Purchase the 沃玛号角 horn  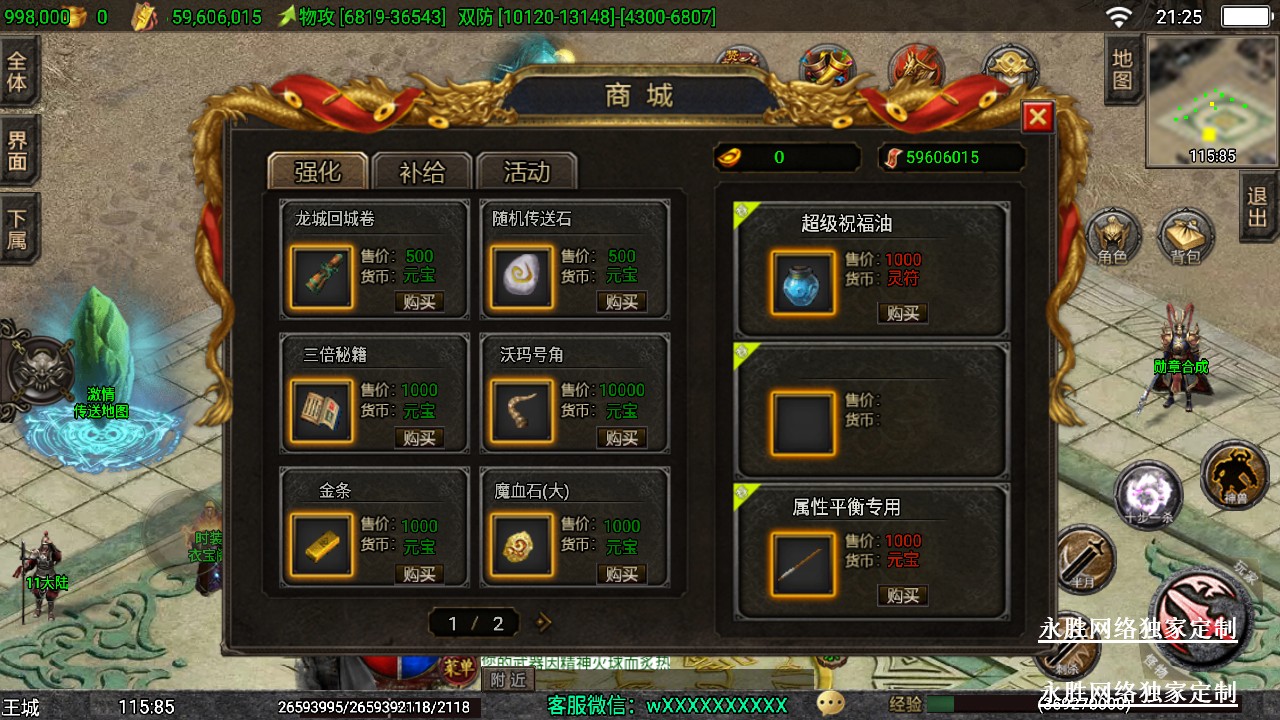point(621,438)
